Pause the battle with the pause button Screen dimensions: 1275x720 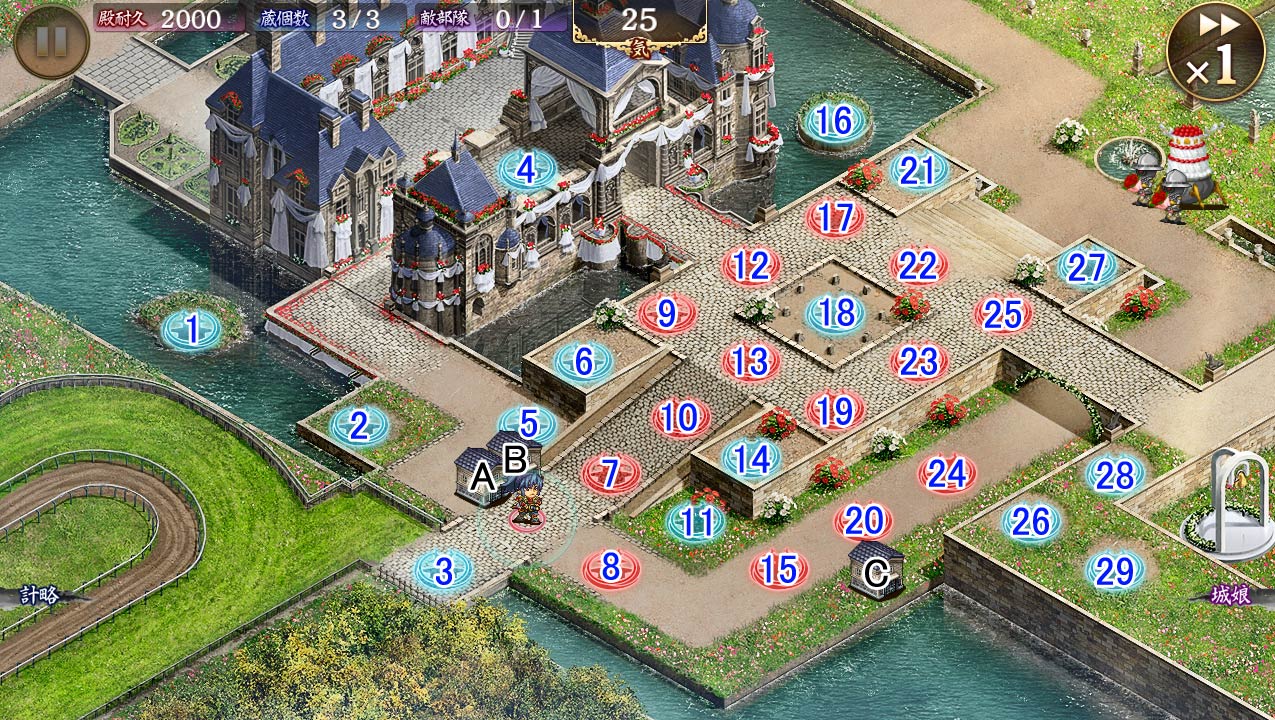[x=51, y=41]
